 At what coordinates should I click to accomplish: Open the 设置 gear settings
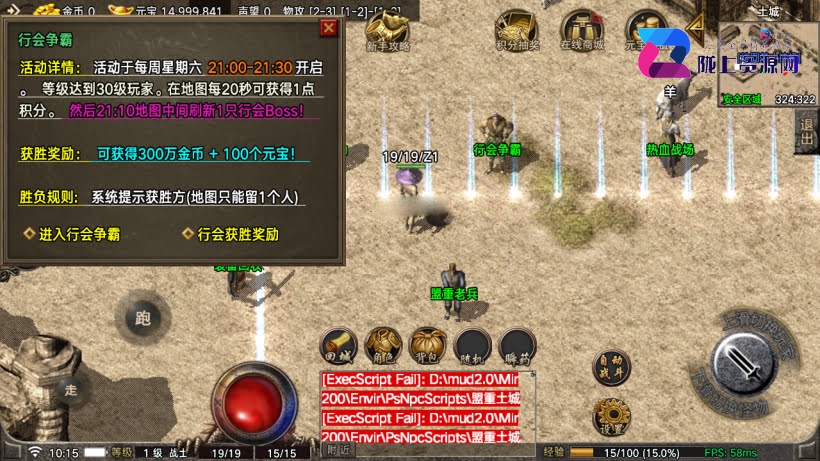(610, 416)
